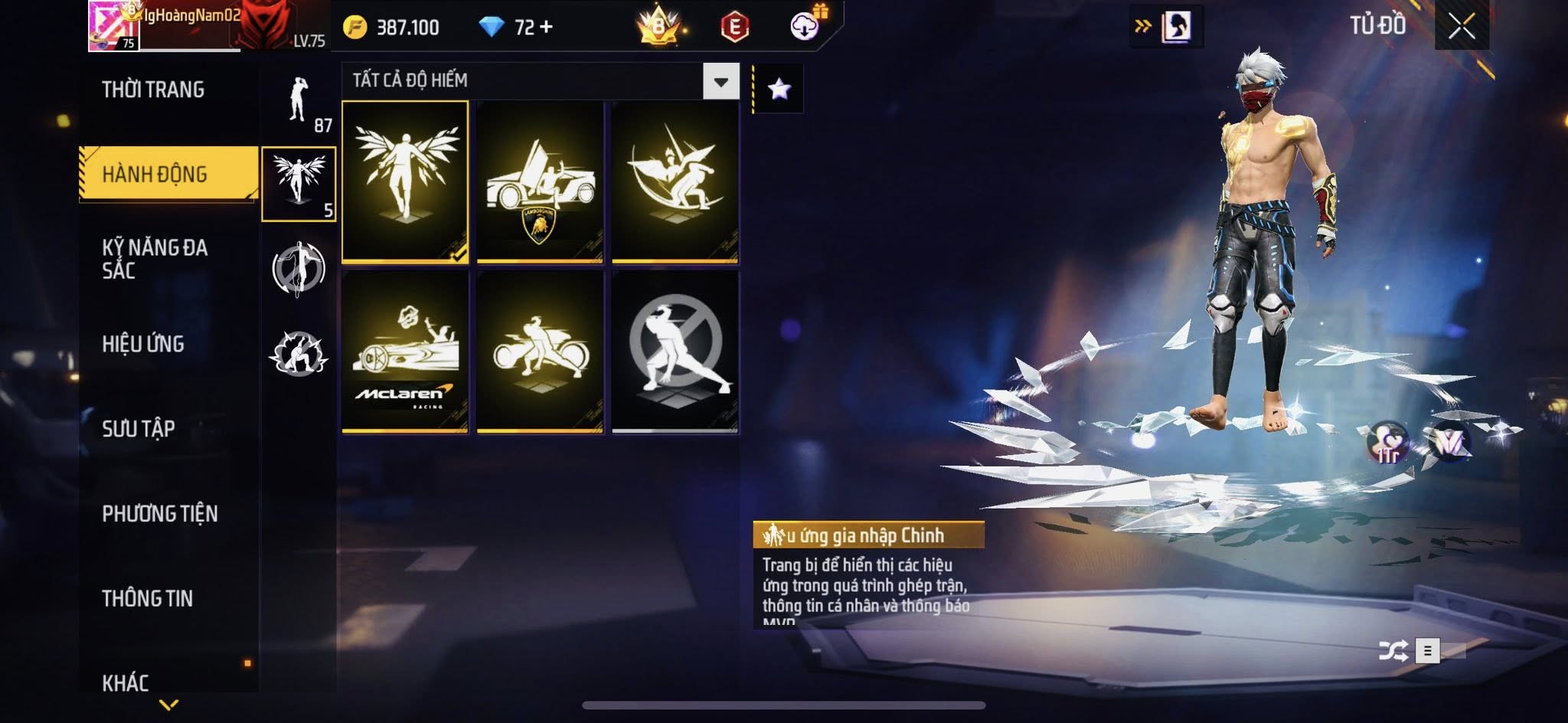Pick the Lamborghini car emote
Viewport: 1568px width, 723px height.
[540, 182]
